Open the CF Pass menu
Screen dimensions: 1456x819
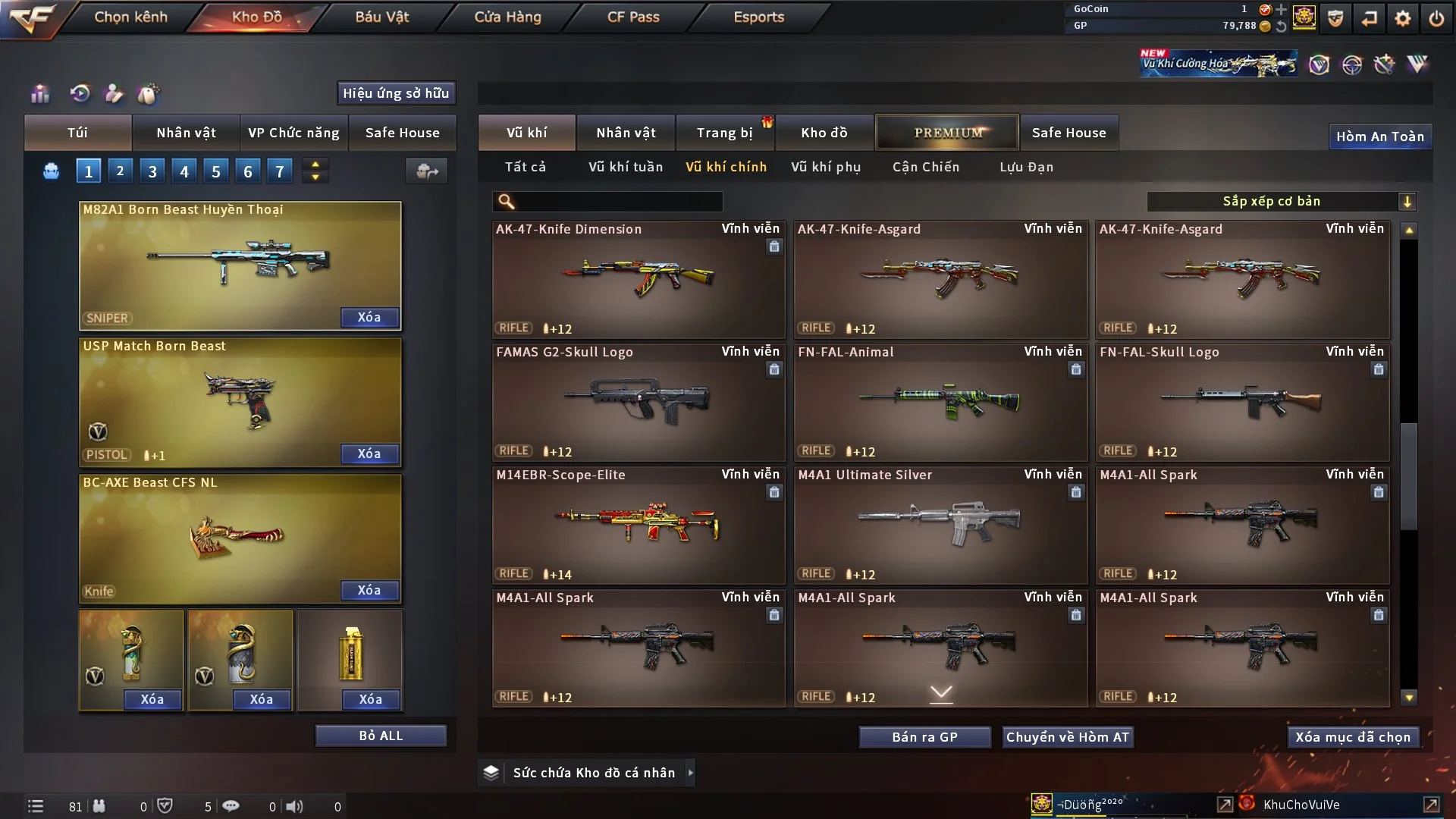[633, 17]
